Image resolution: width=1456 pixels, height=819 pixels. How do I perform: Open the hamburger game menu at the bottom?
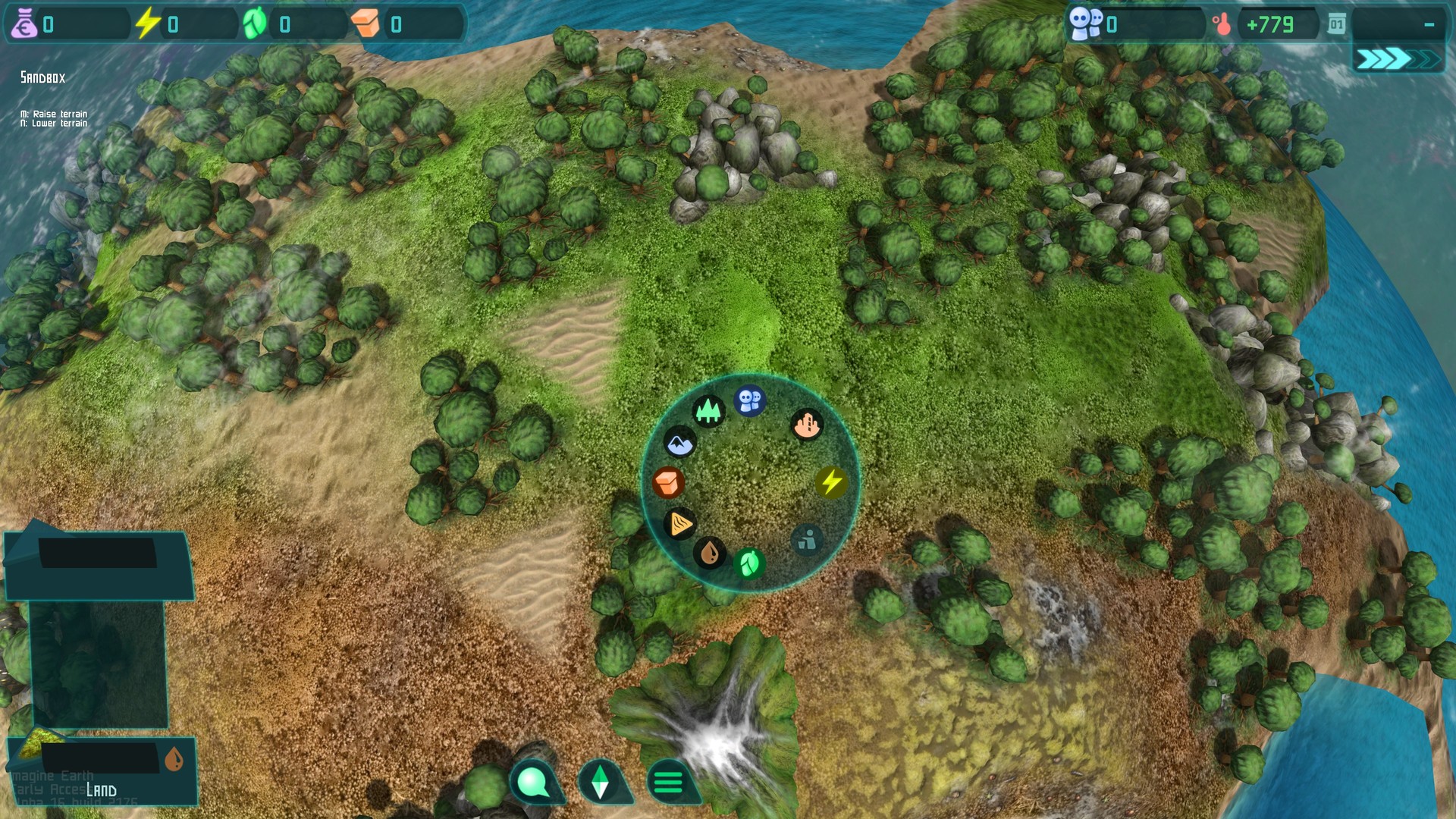point(667,780)
